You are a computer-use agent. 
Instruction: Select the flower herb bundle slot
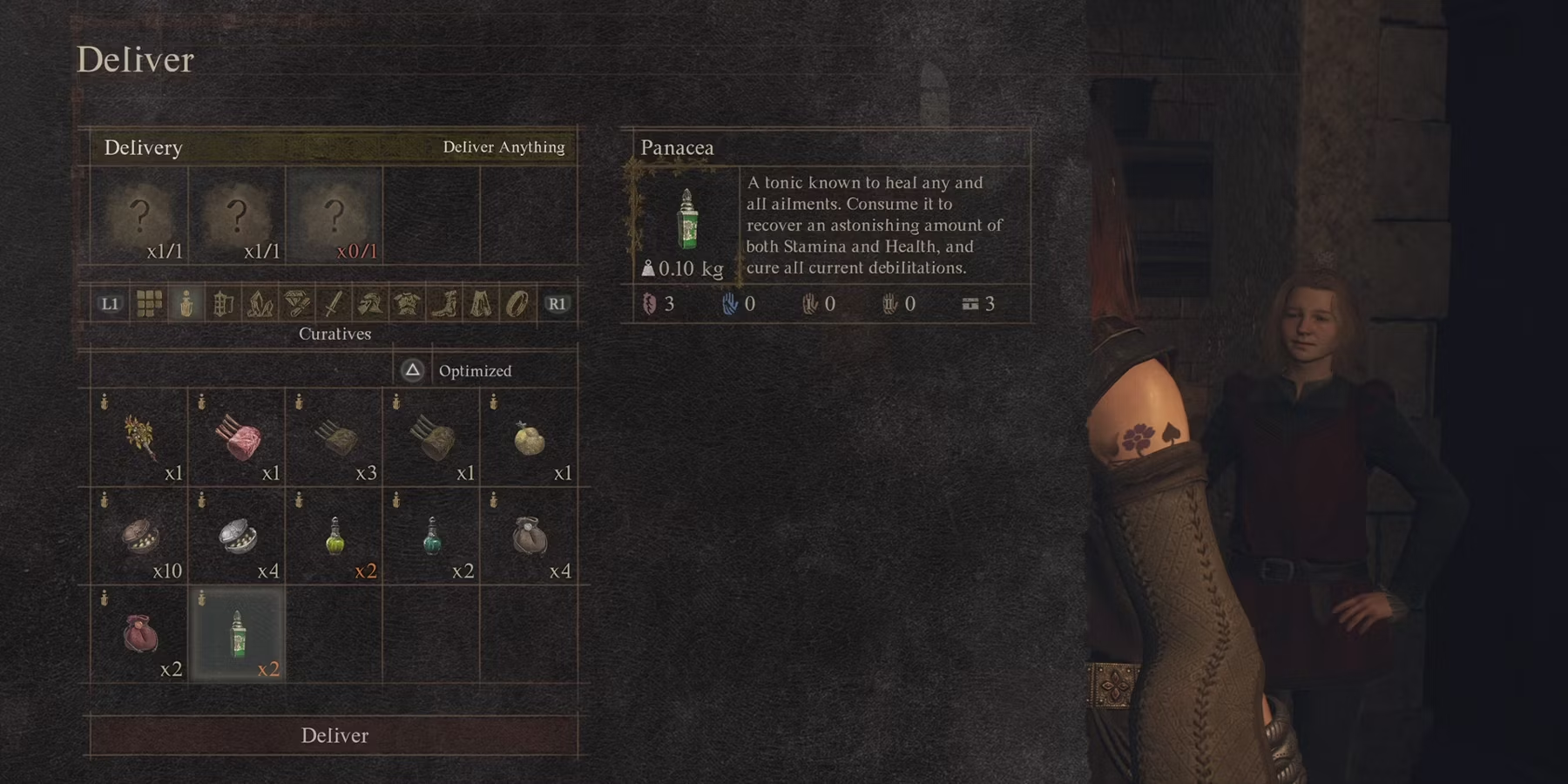pyautogui.click(x=139, y=436)
